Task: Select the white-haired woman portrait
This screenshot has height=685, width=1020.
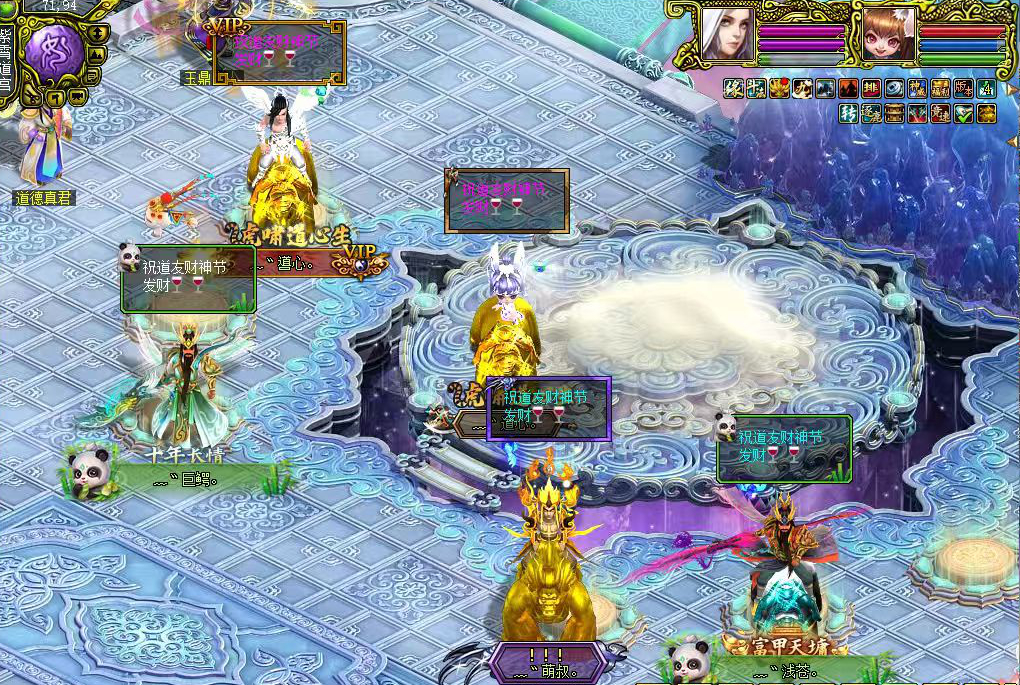Action: click(x=727, y=34)
